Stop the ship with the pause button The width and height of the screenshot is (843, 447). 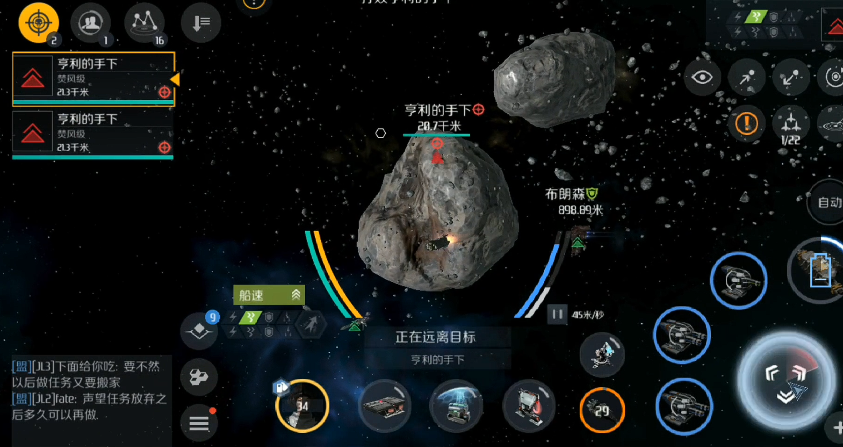click(x=557, y=315)
